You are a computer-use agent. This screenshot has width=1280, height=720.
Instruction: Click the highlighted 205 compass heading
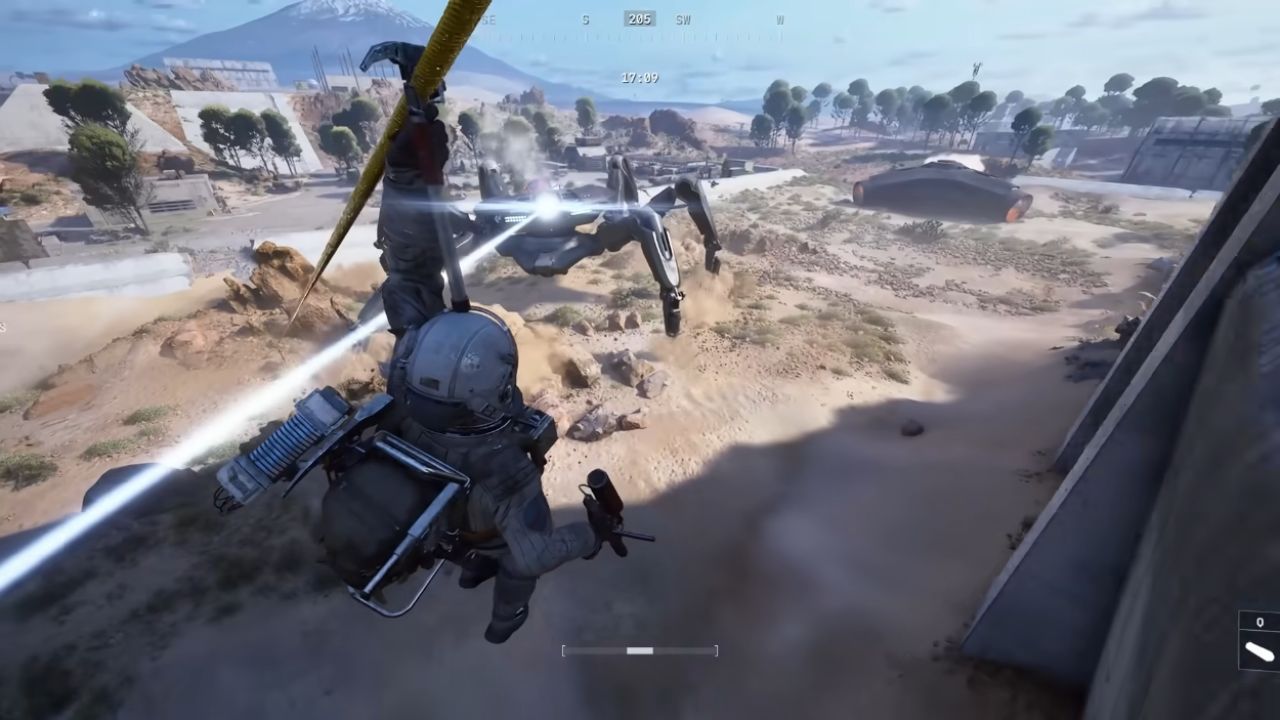(639, 19)
